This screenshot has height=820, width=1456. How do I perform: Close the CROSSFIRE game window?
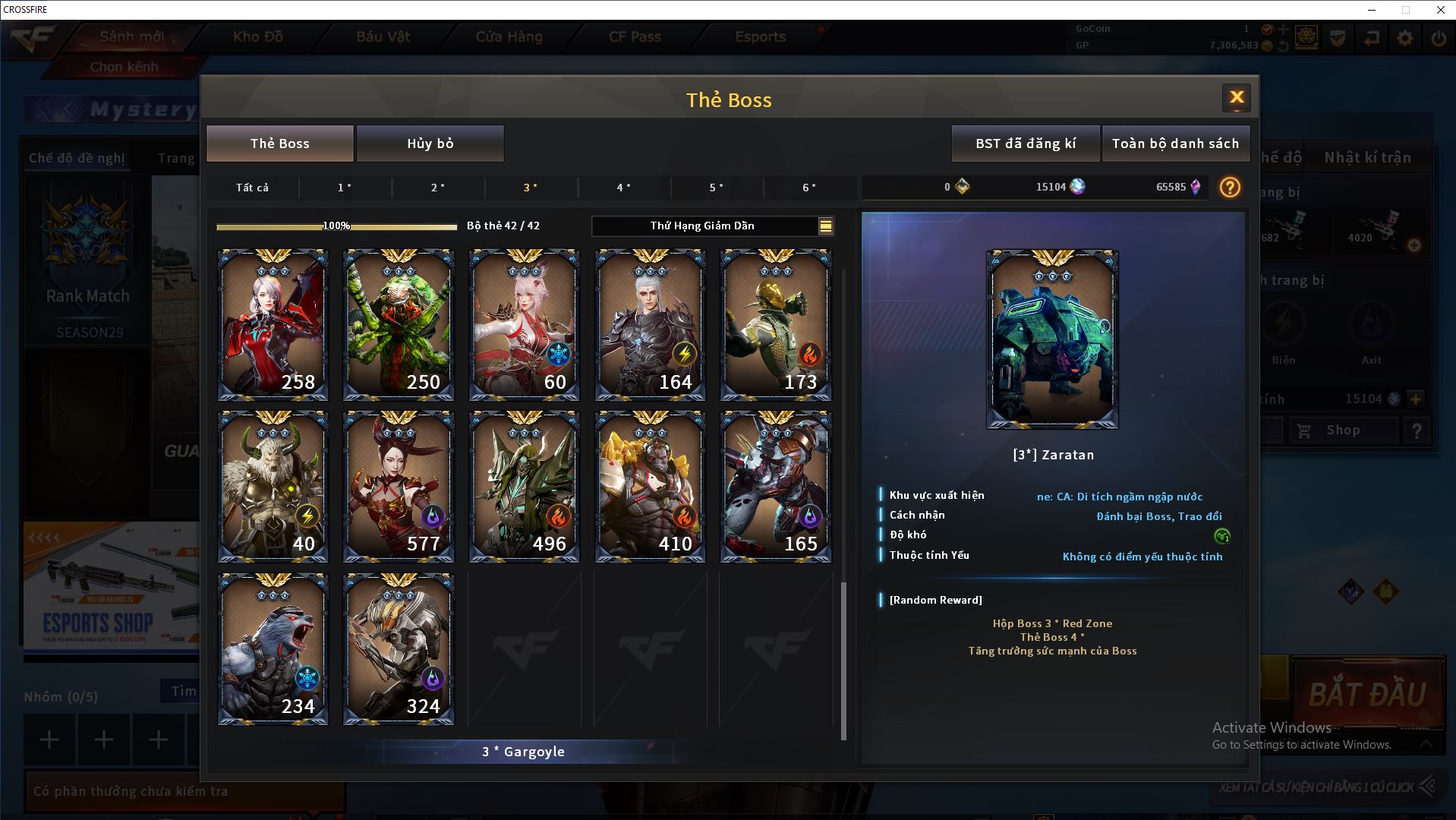(1440, 10)
